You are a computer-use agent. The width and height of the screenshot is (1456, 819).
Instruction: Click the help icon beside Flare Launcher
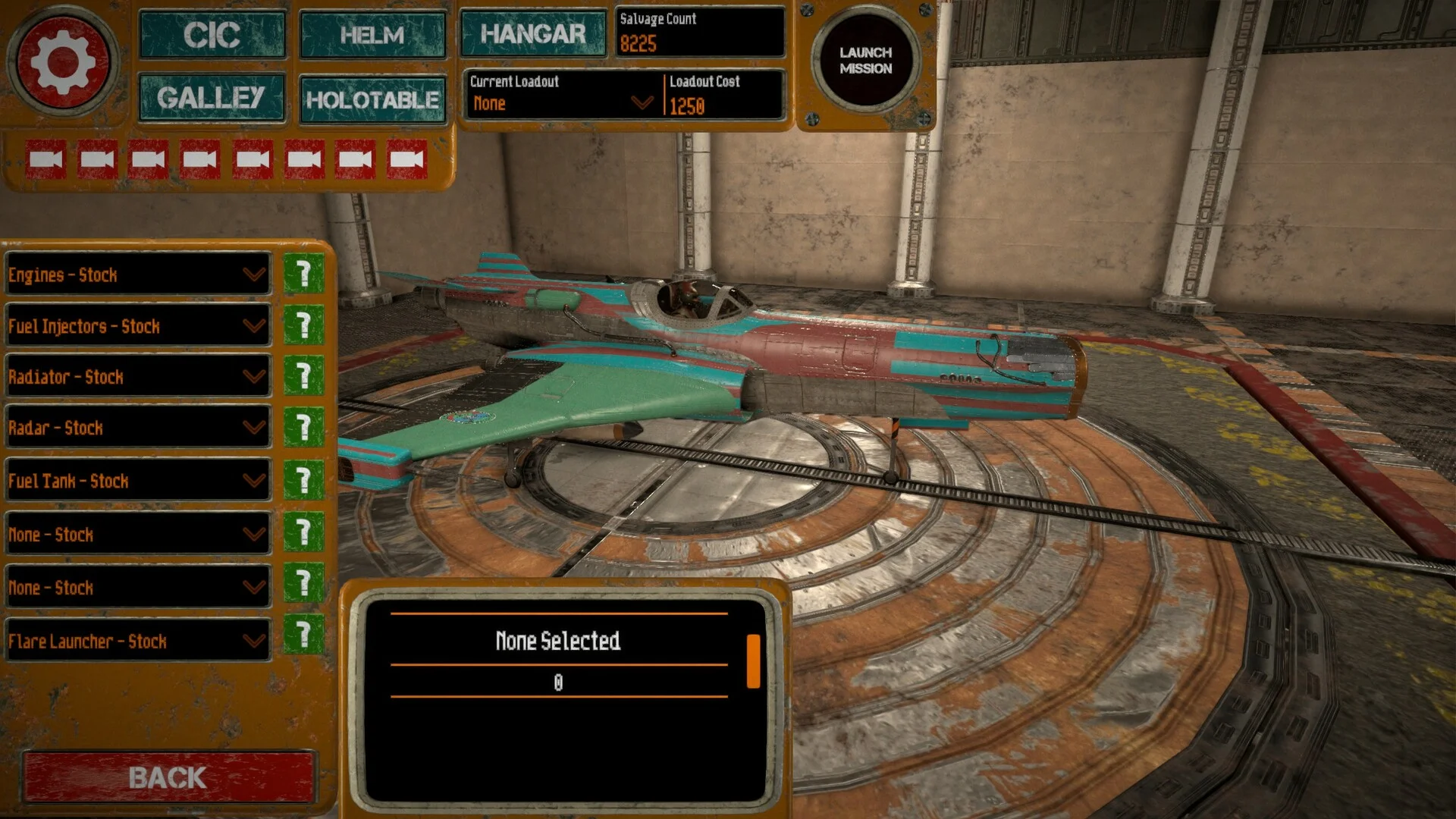point(303,634)
